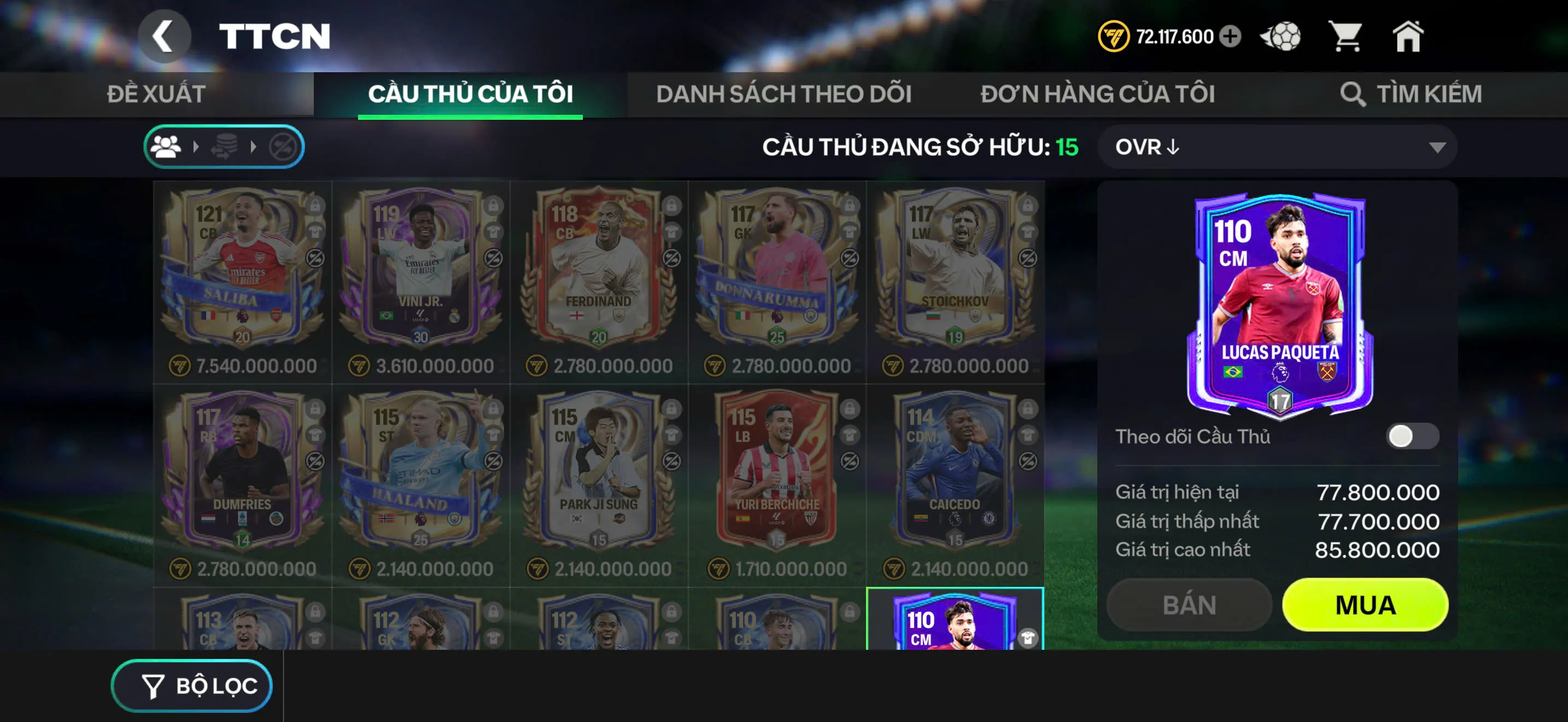Image resolution: width=1568 pixels, height=722 pixels.
Task: Open the shopping cart
Action: 1348,37
